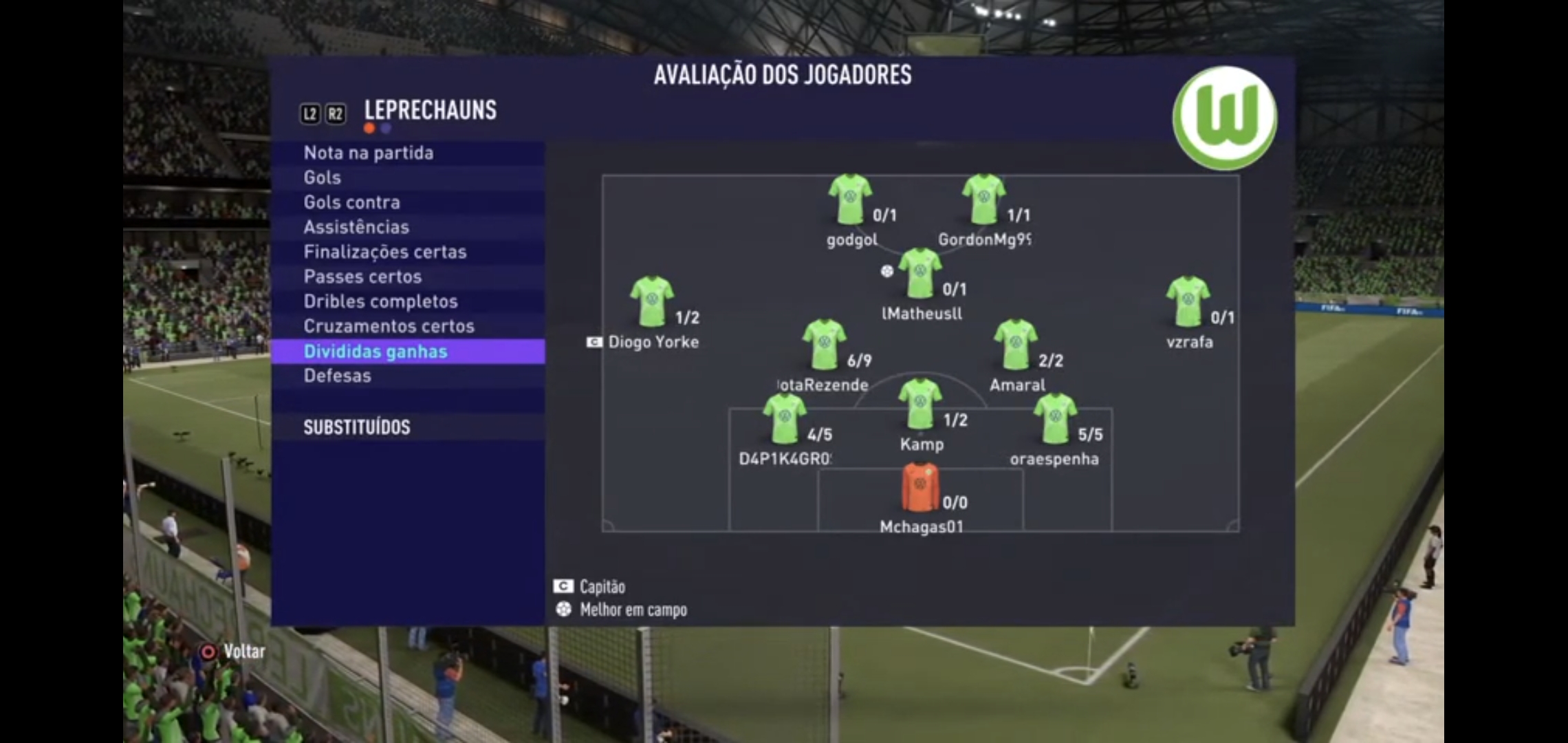Select Amaral's midfield shirt
Screen dimensions: 1568x743
pyautogui.click(x=1015, y=345)
